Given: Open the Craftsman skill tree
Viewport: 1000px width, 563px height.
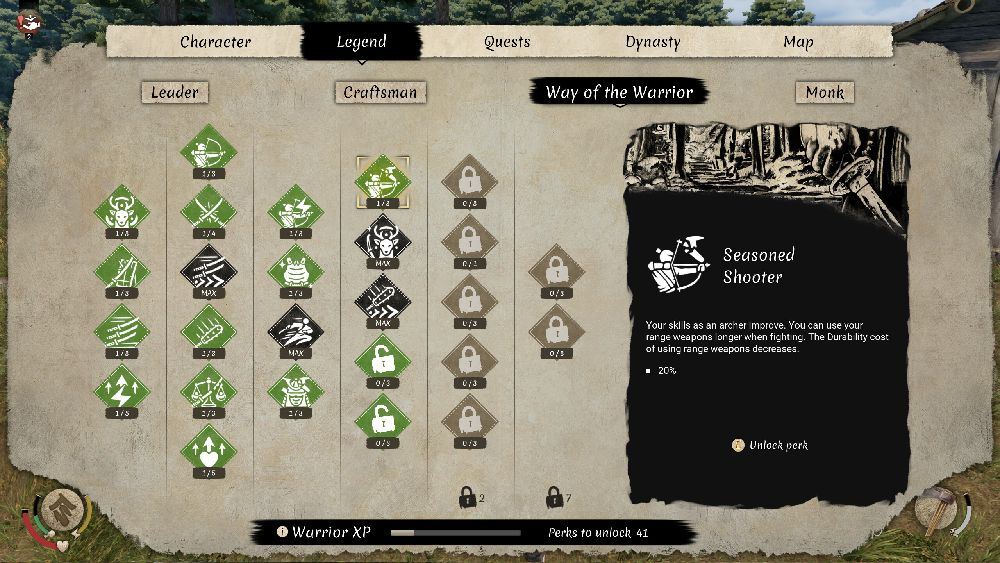Looking at the screenshot, I should [x=380, y=92].
